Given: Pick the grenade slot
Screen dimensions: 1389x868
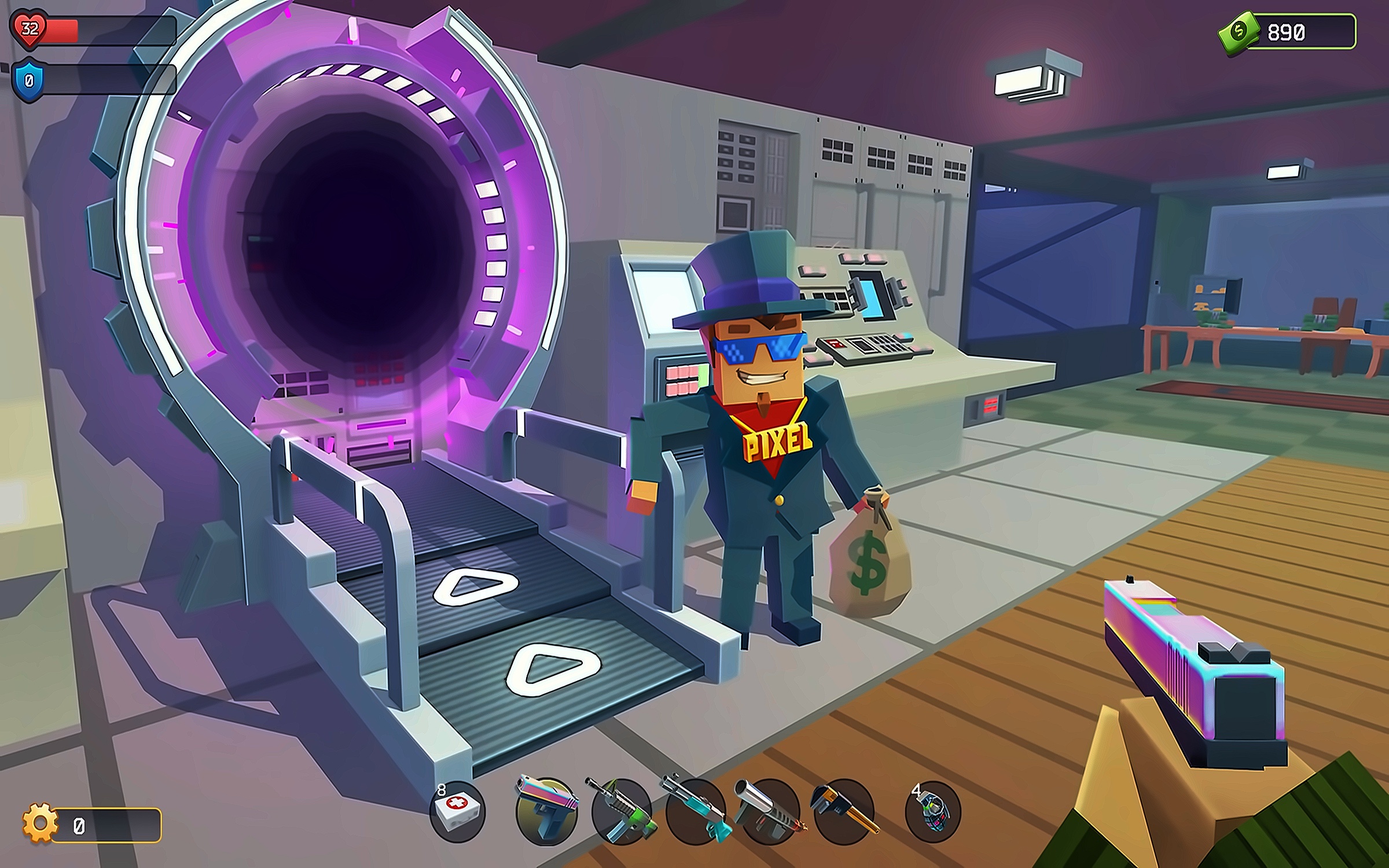Looking at the screenshot, I should pyautogui.click(x=933, y=811).
